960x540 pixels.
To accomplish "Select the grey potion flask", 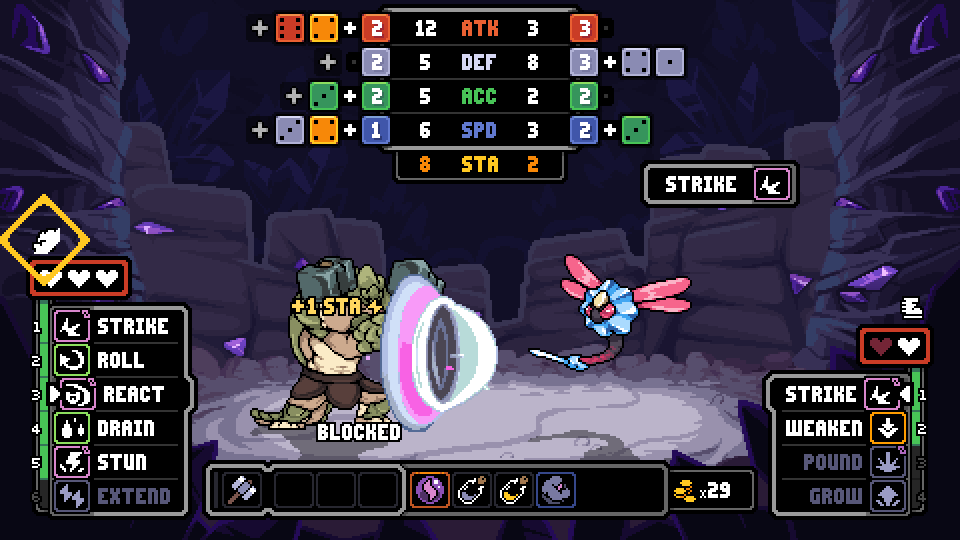I will [x=470, y=490].
